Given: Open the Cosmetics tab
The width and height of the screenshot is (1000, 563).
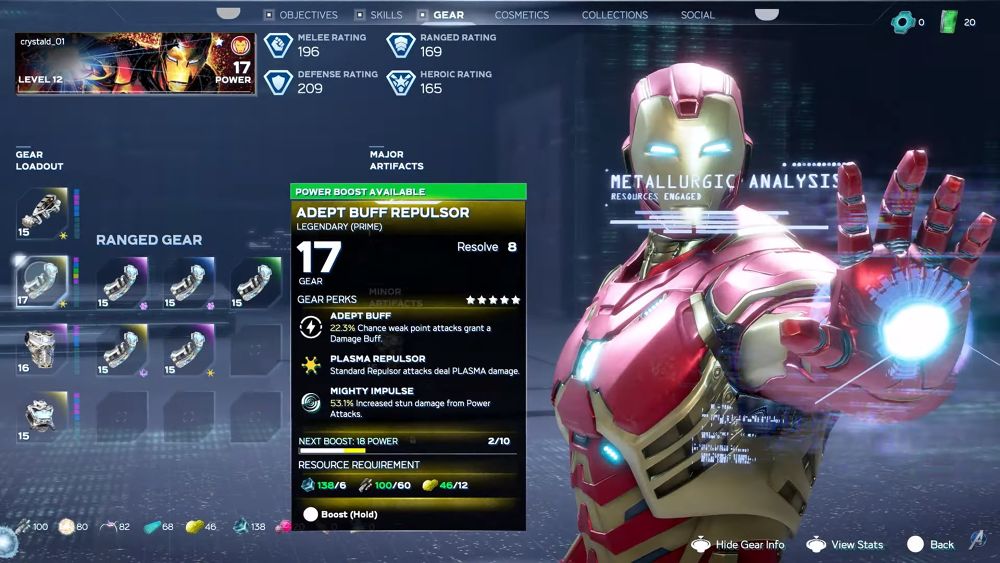Looking at the screenshot, I should [x=521, y=15].
